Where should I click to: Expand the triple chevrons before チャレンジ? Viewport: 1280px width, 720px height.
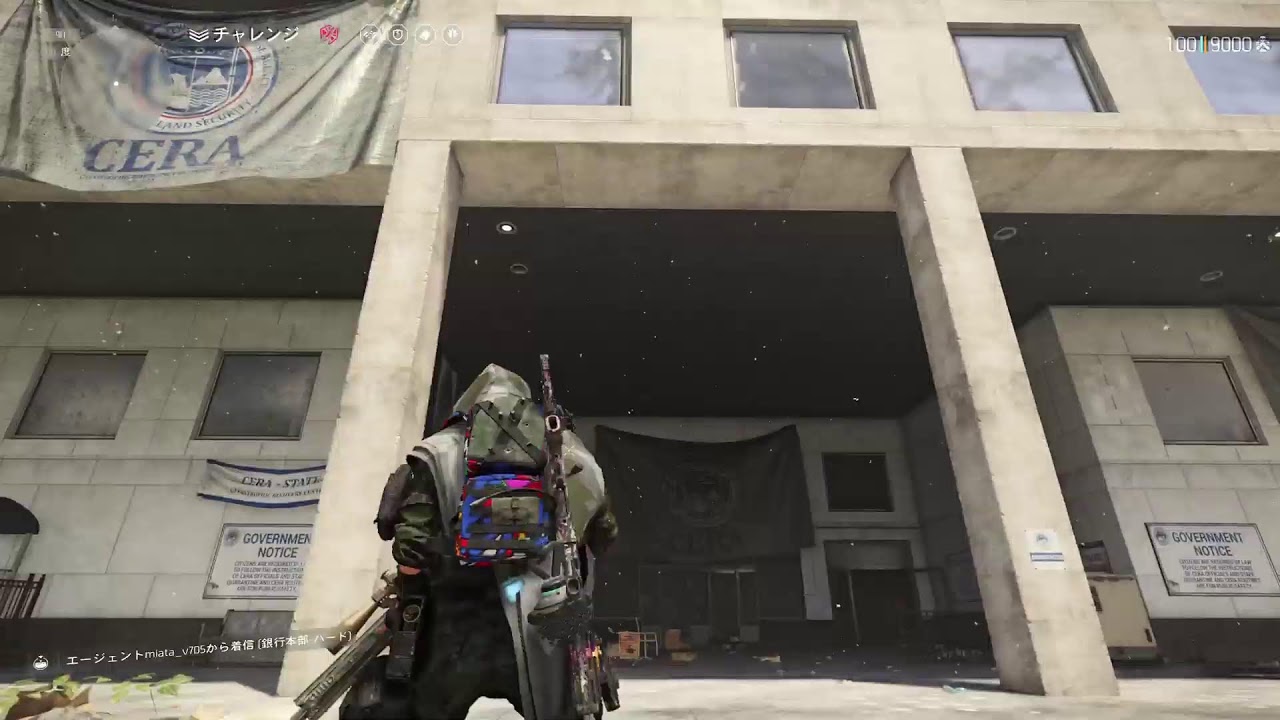(198, 33)
